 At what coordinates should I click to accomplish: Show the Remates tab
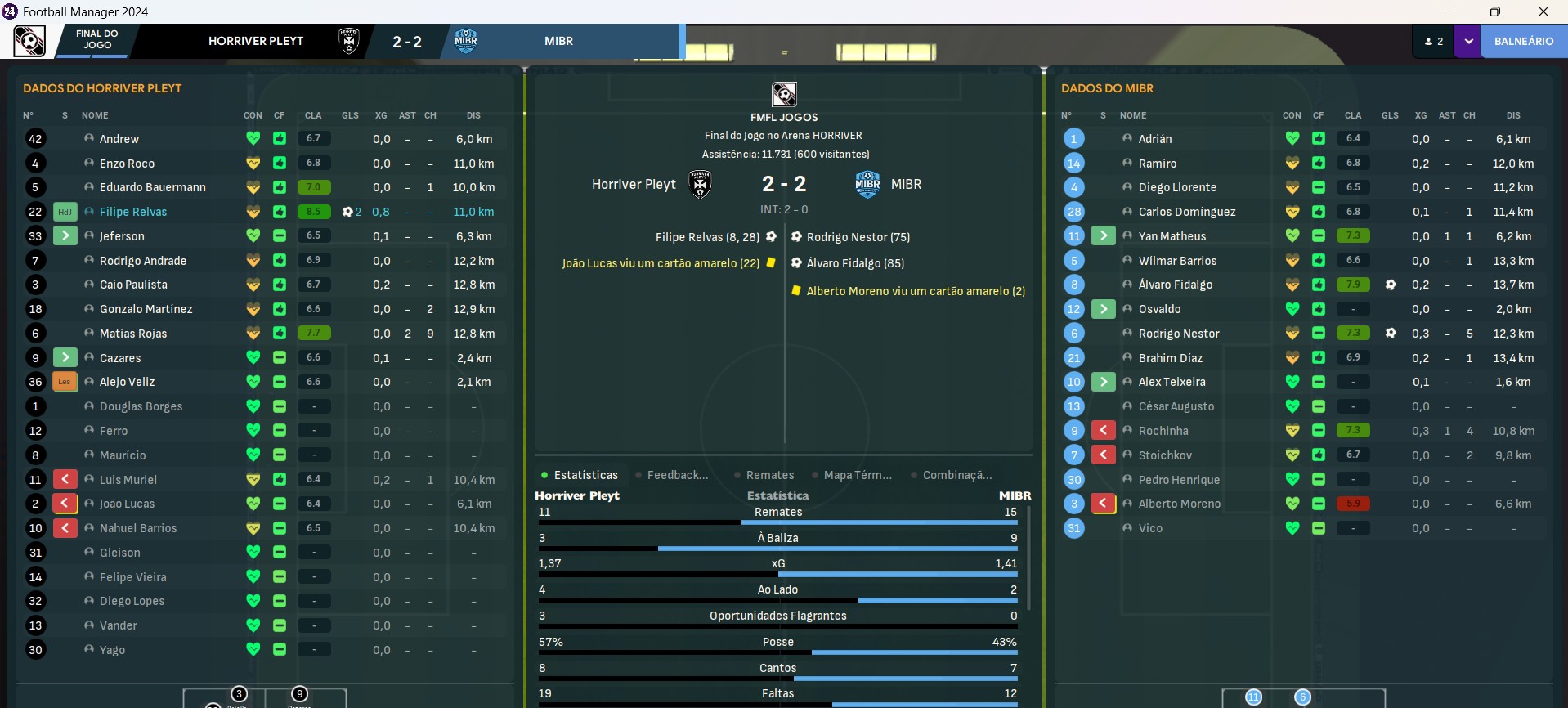[769, 475]
